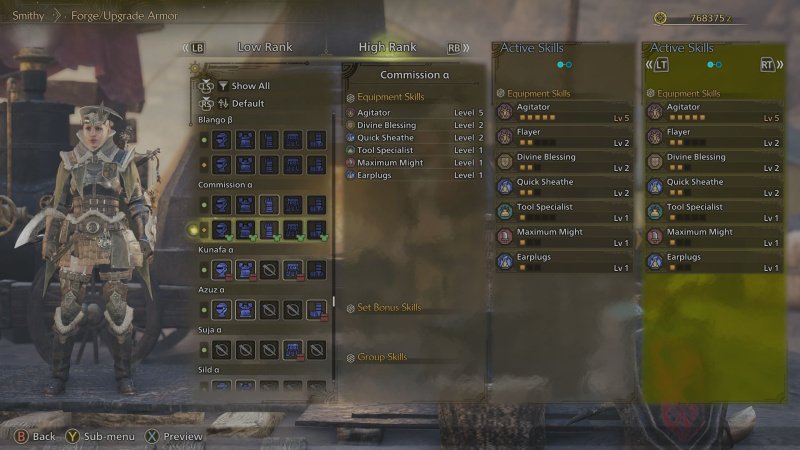Click Agitator in Commission α equipment skills

pos(377,113)
